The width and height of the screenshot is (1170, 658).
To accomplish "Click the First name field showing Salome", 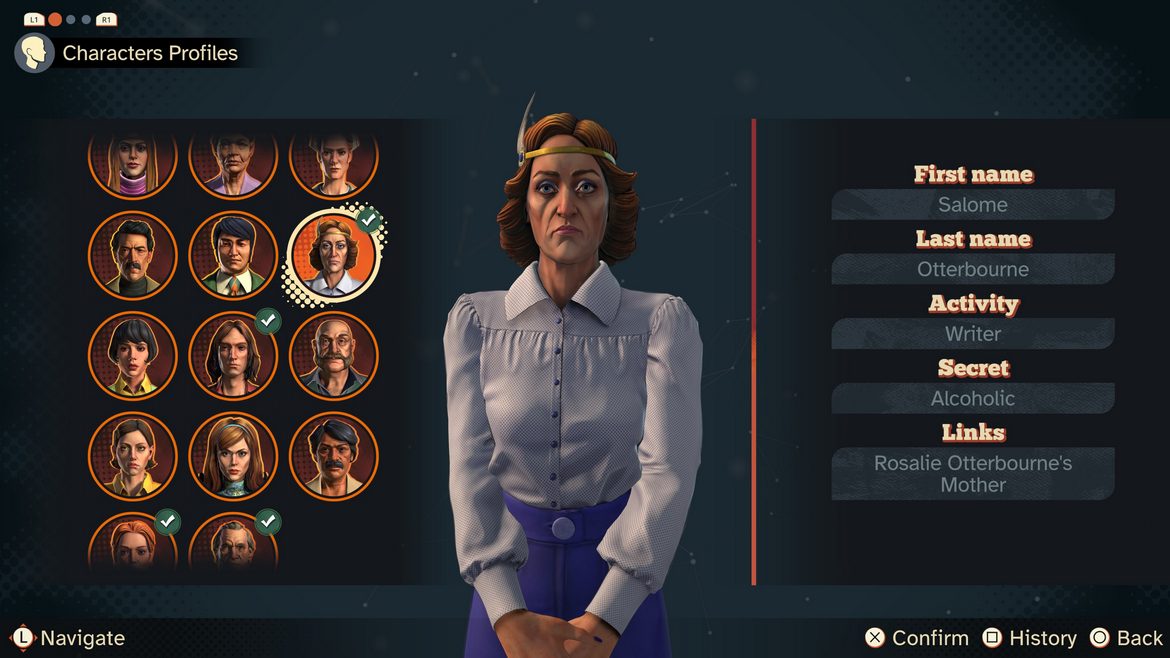I will 973,205.
